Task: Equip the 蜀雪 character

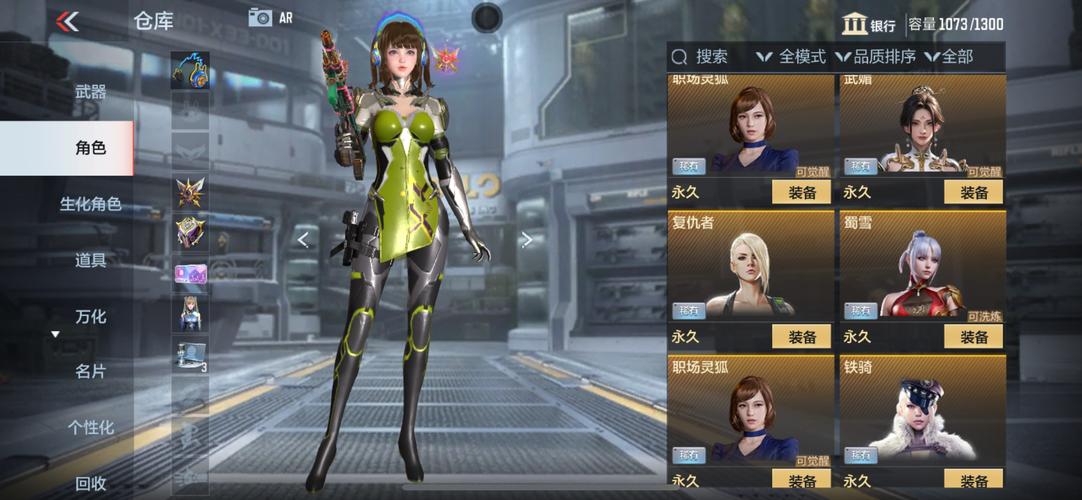Action: click(973, 337)
